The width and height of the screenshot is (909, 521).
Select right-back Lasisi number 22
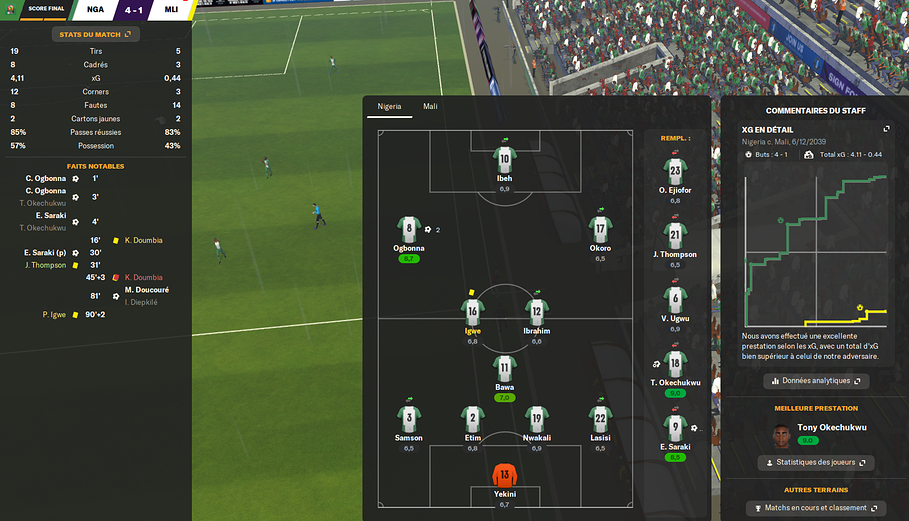[x=600, y=420]
